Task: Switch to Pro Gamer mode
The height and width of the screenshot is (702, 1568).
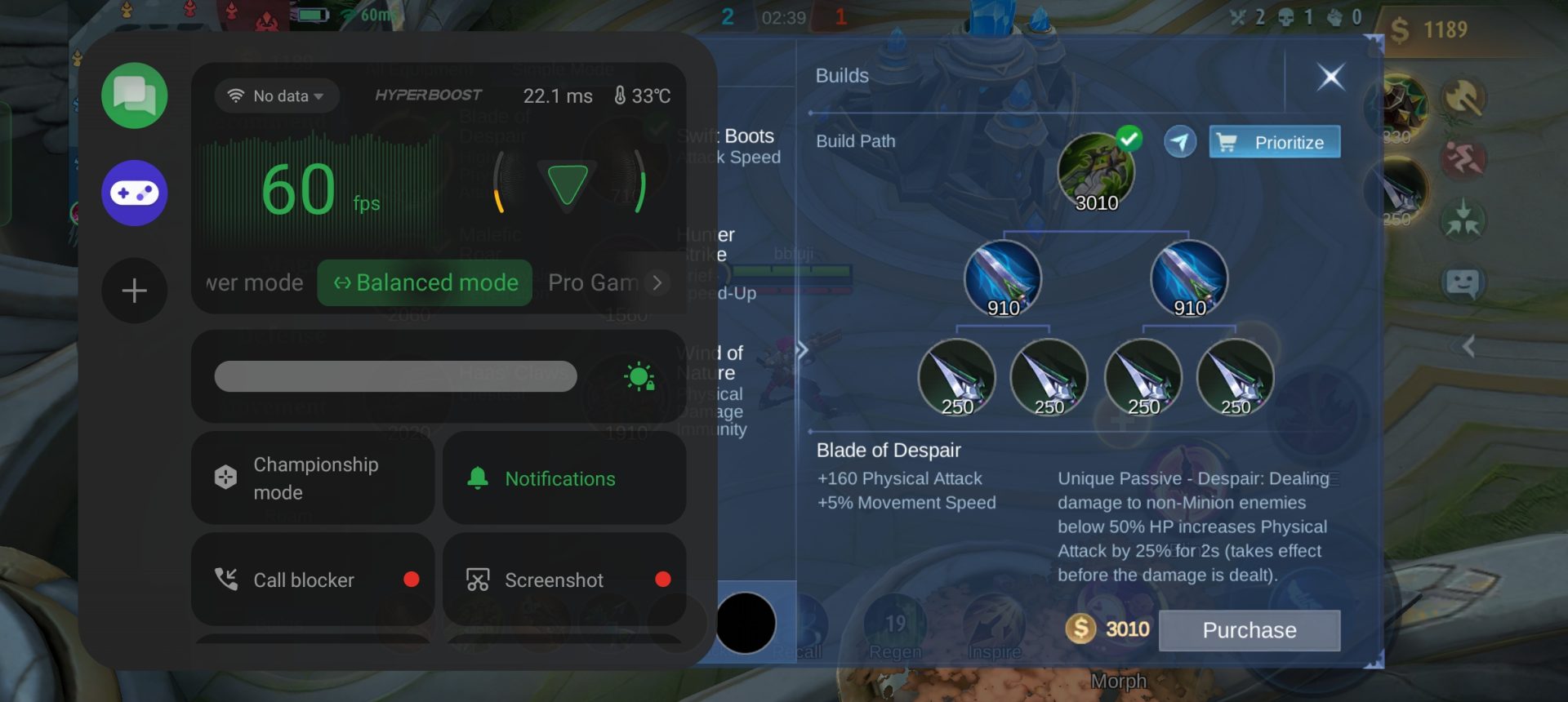Action: click(592, 283)
